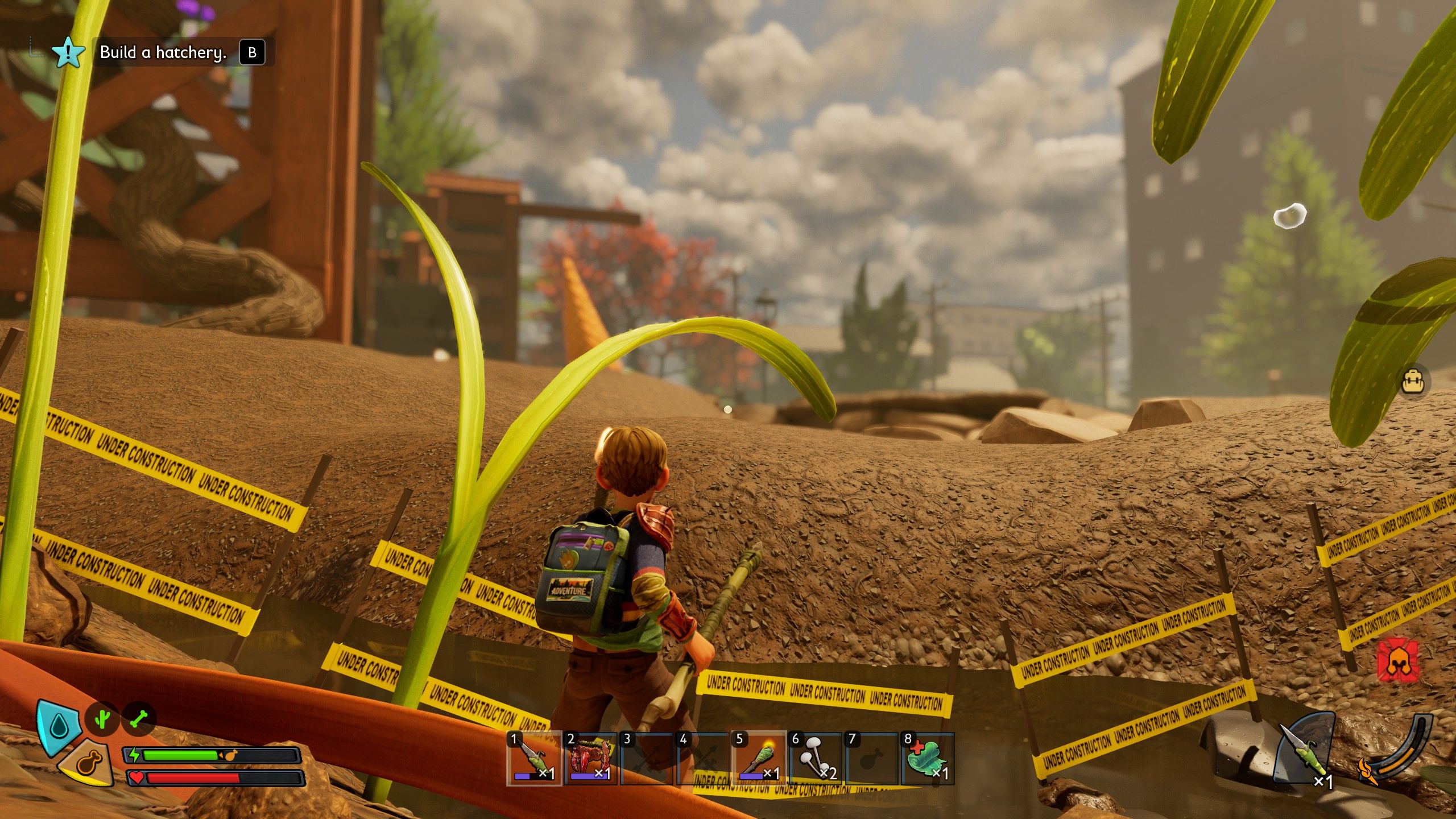Open the backpack inventory icon
This screenshot has height=819, width=1456.
pyautogui.click(x=1413, y=381)
